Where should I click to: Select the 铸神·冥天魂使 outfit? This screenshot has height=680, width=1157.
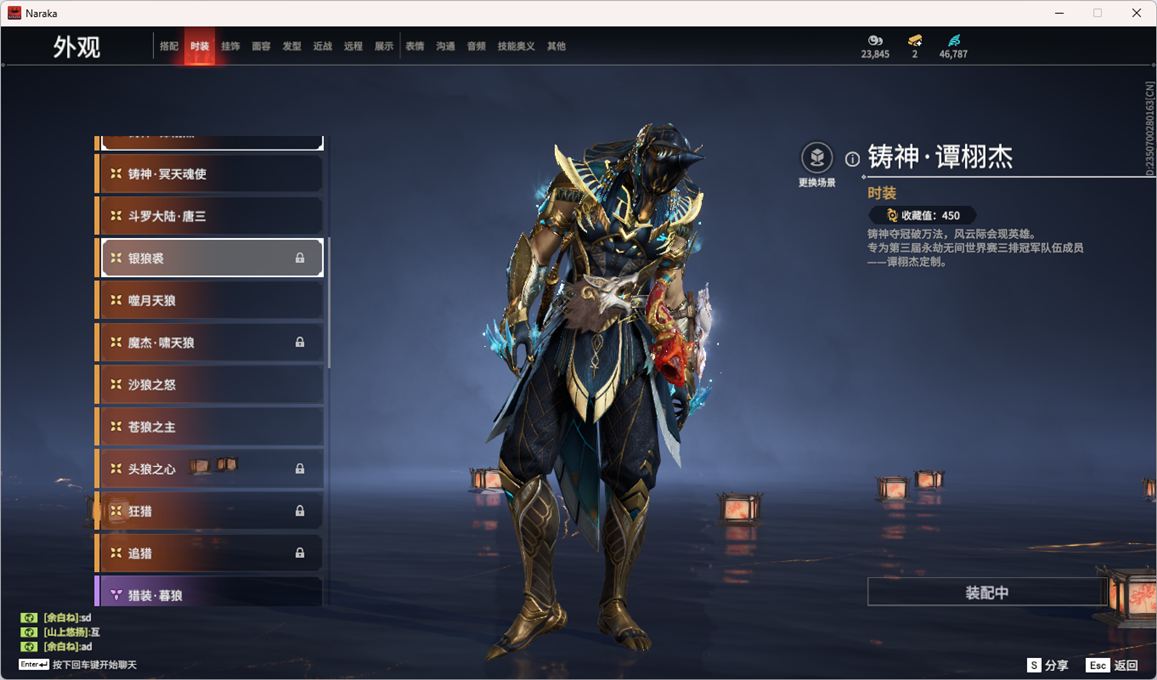coord(211,174)
